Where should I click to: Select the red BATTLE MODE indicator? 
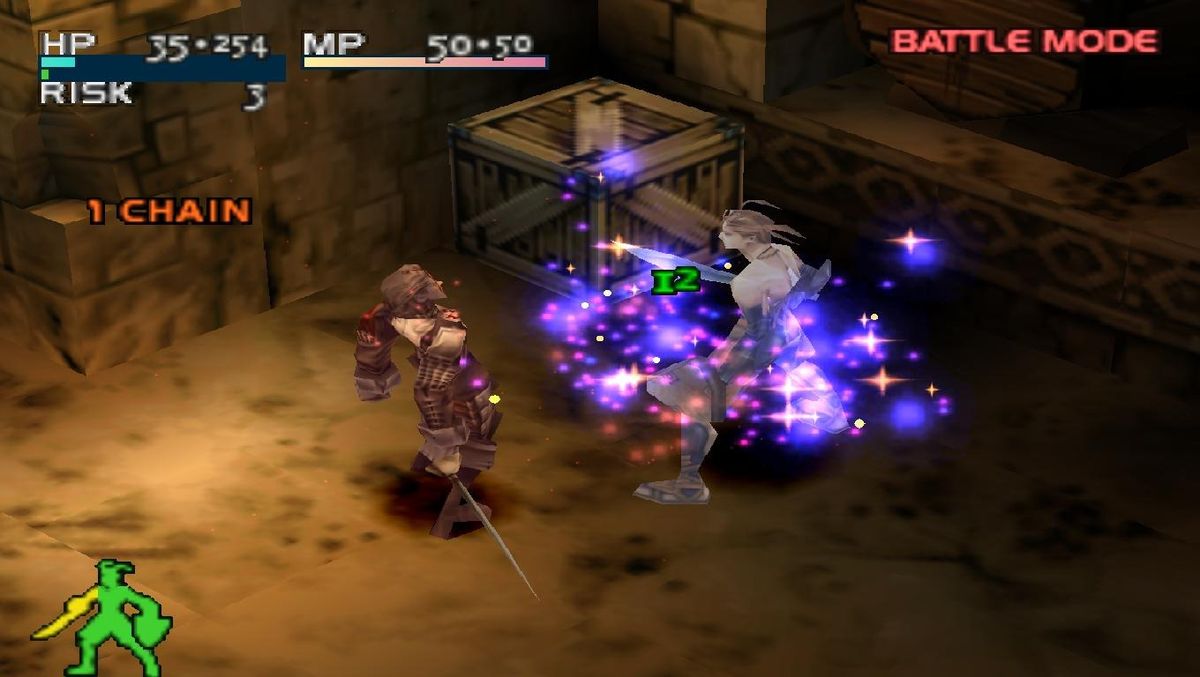tap(1024, 42)
